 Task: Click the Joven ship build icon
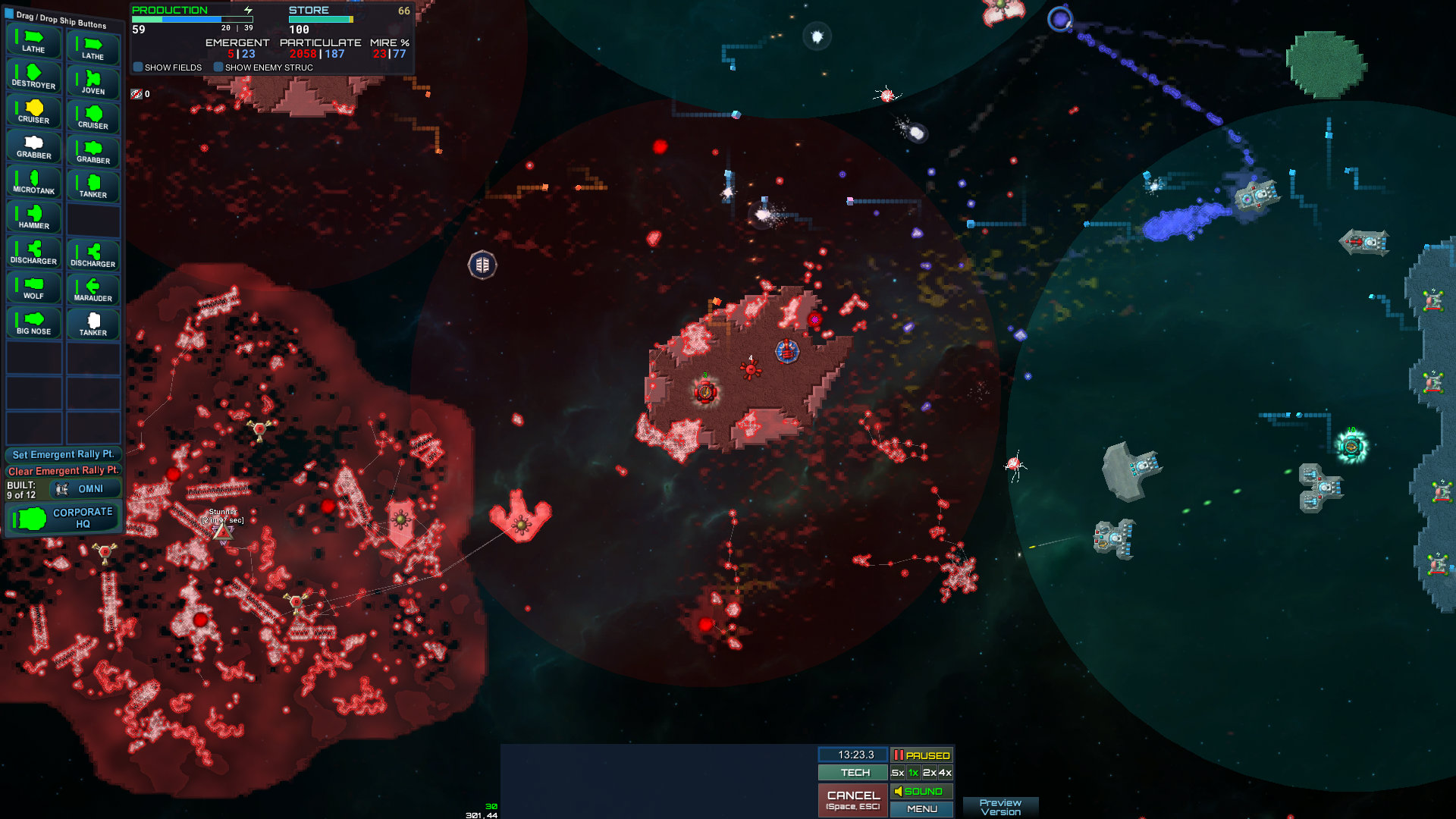tap(93, 81)
